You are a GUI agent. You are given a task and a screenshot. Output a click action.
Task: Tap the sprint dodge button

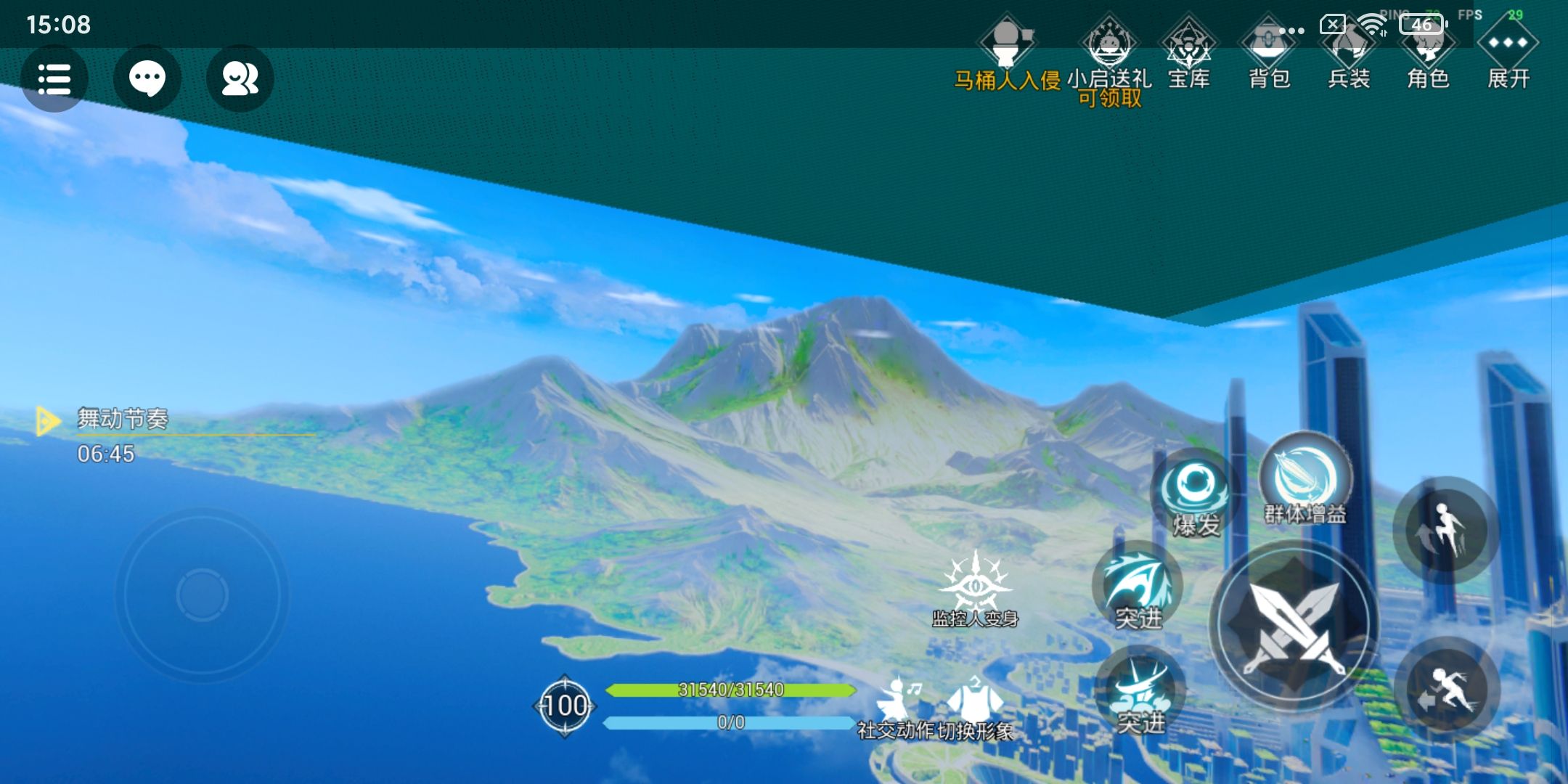[x=1446, y=690]
